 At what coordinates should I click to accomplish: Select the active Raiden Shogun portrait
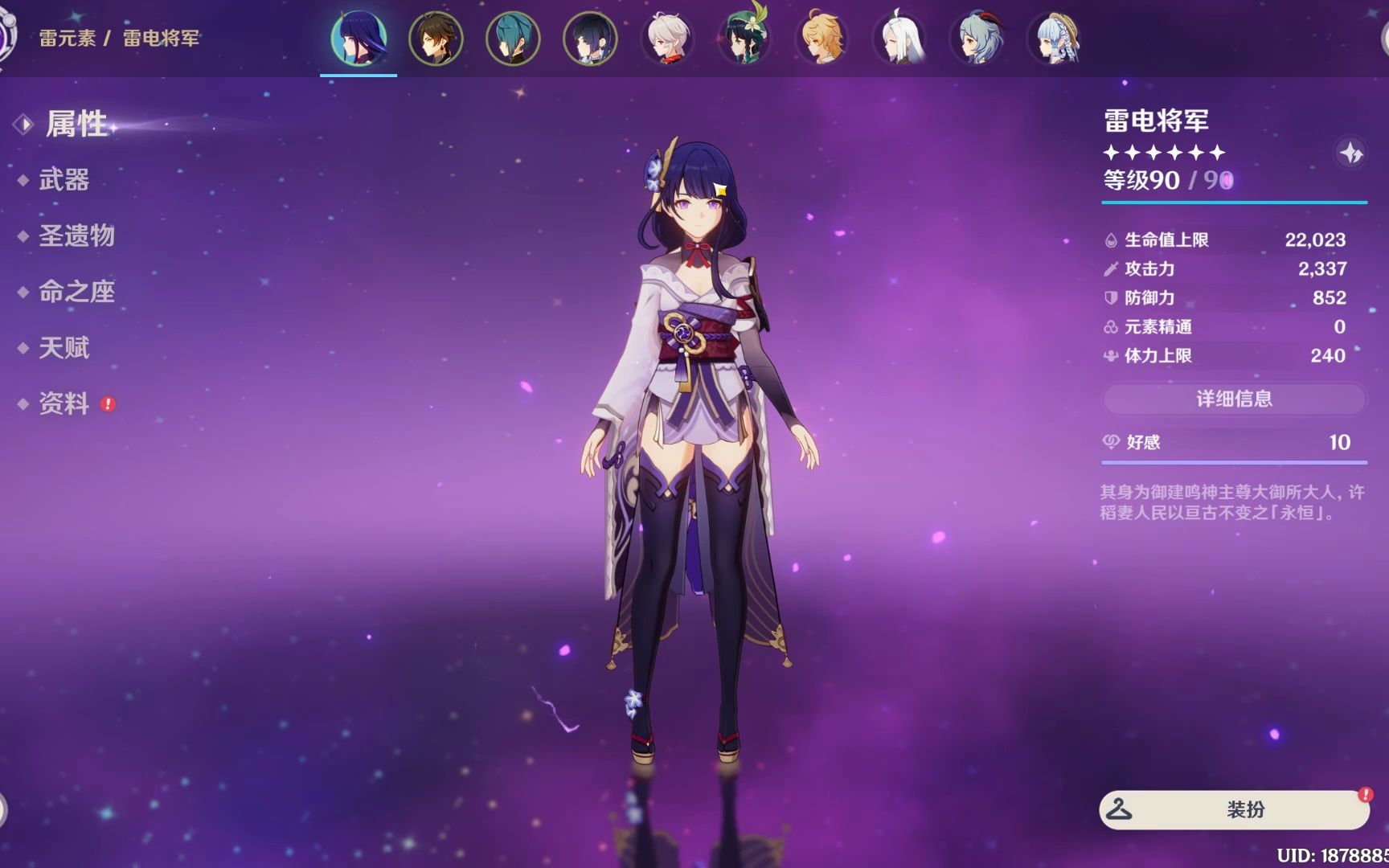click(359, 38)
